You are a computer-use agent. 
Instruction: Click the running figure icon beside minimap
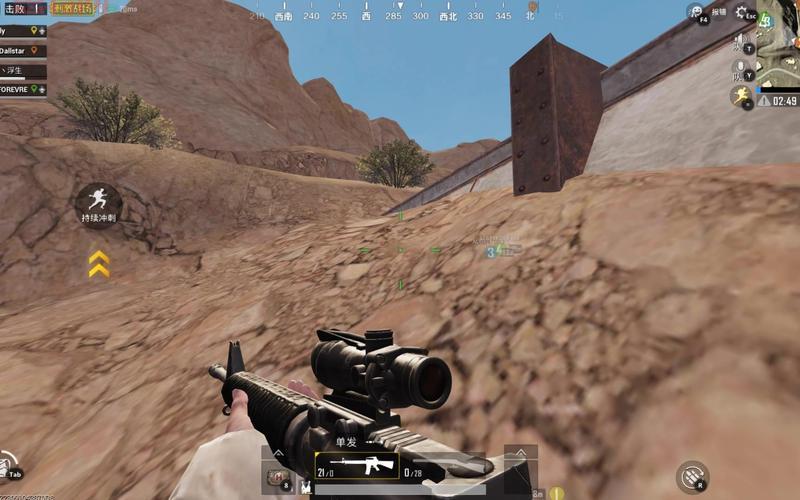(743, 96)
